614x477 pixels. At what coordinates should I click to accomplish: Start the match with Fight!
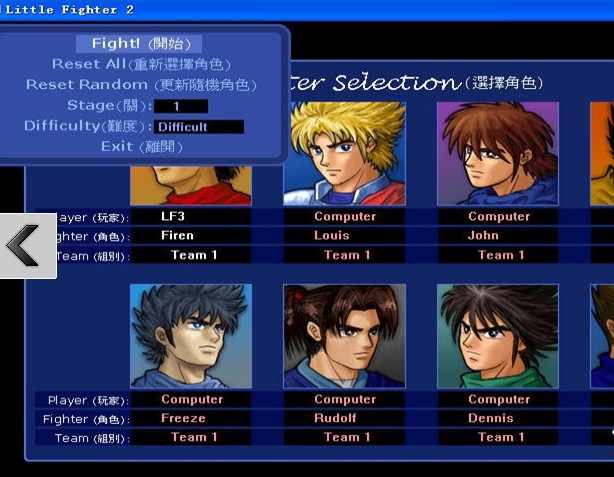139,44
